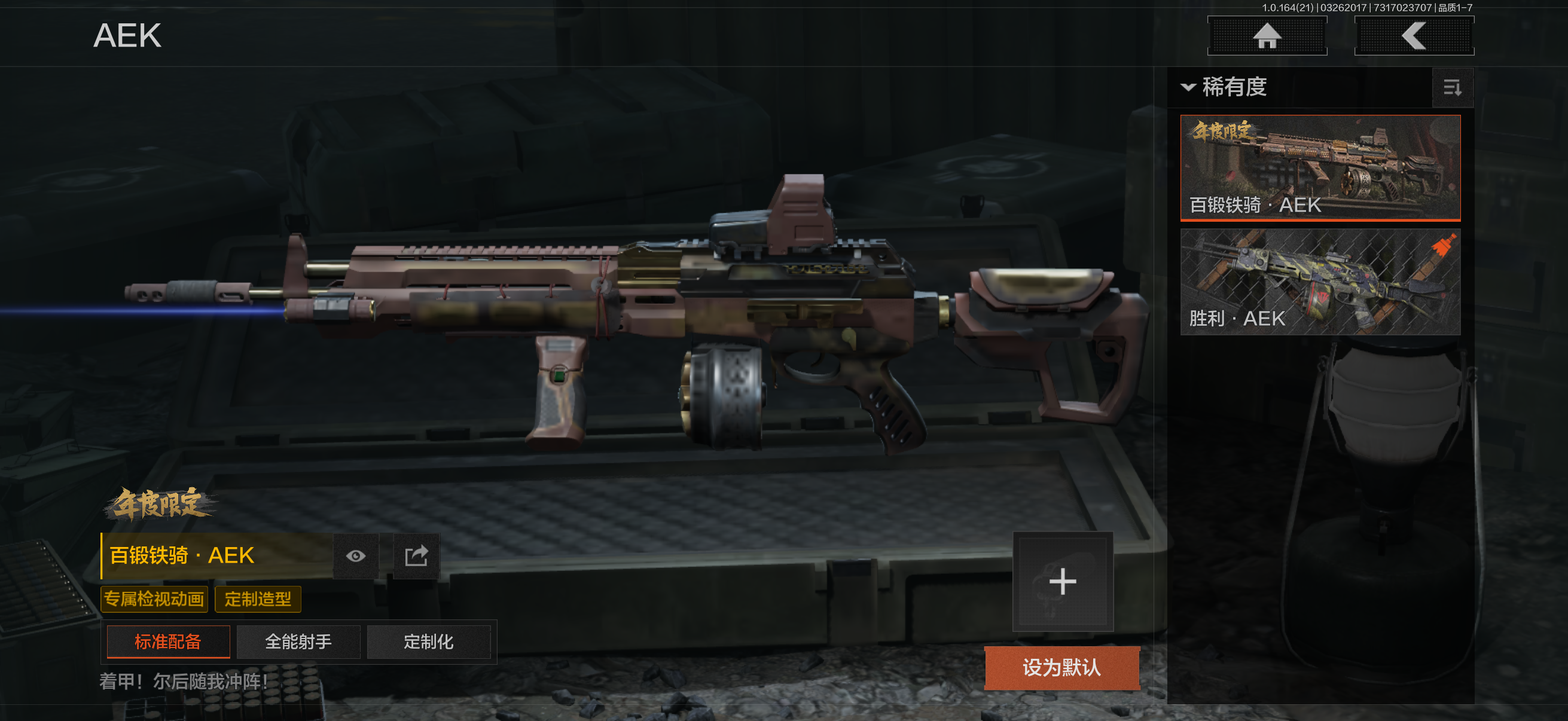Toggle the sort order icon
1568x721 pixels.
1453,88
